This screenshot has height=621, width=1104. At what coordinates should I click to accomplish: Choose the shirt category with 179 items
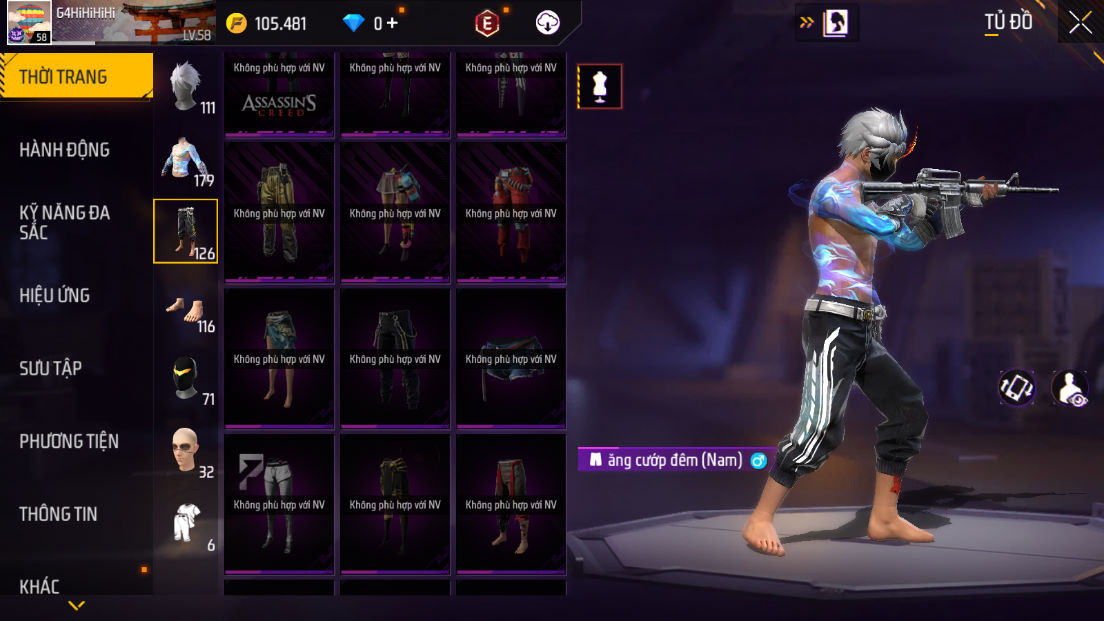point(186,160)
